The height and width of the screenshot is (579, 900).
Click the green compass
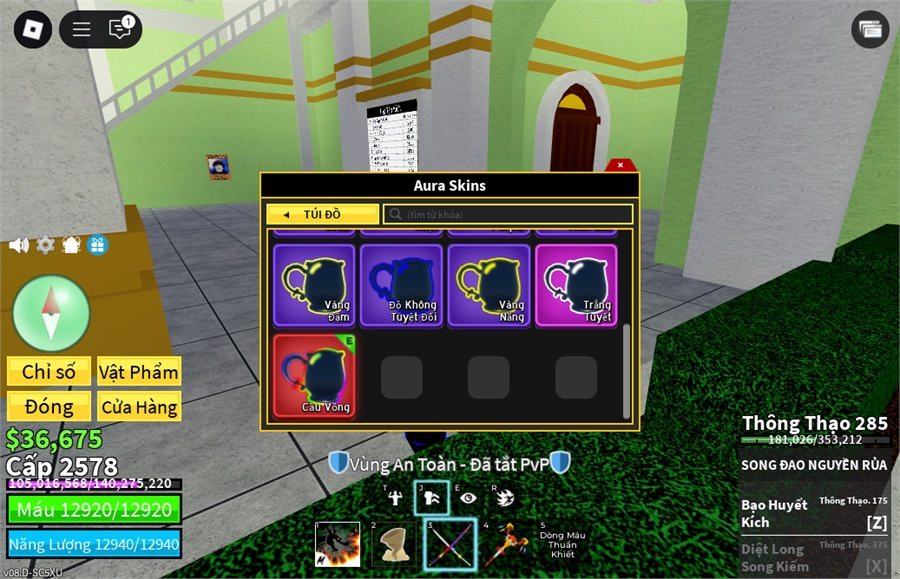tap(51, 312)
